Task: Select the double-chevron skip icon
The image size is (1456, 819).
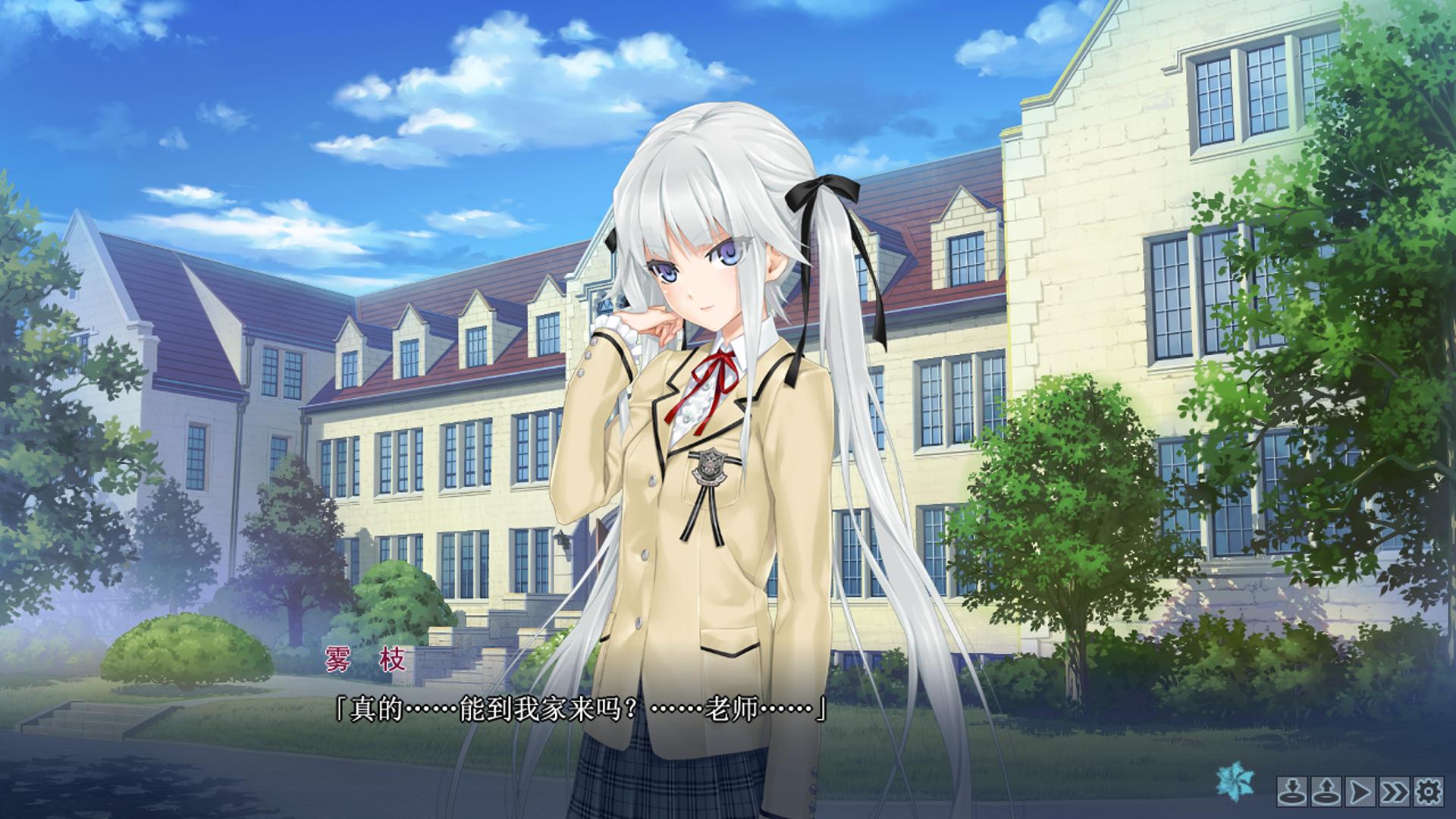Action: pos(1394,793)
